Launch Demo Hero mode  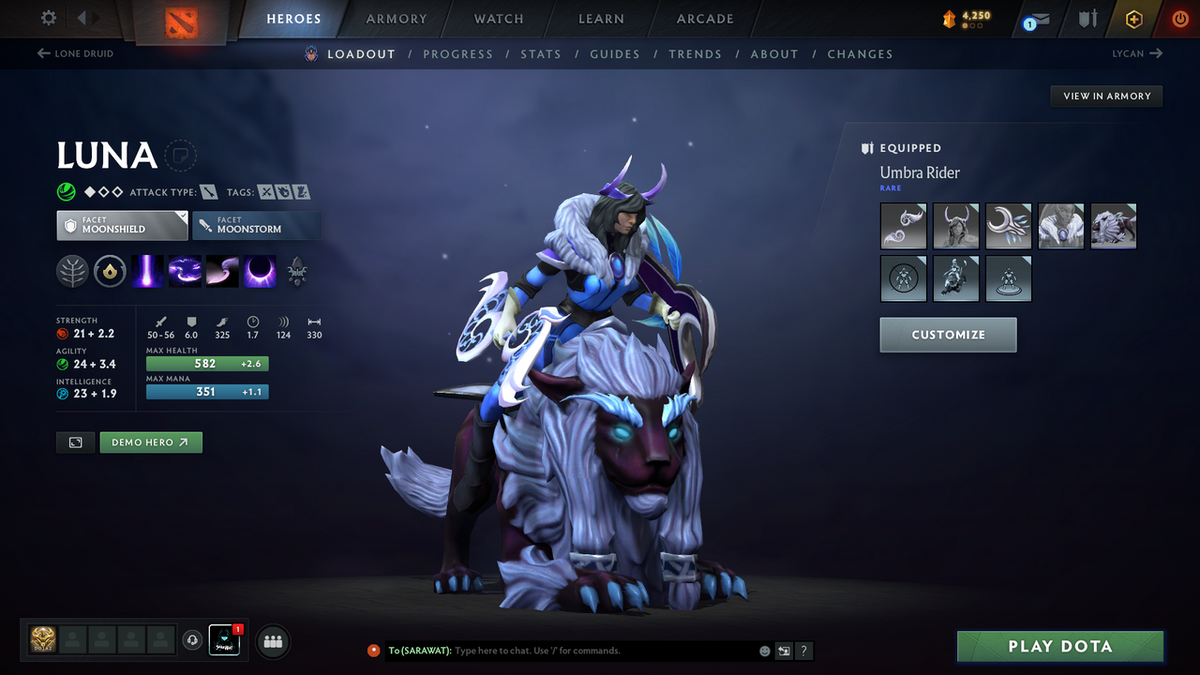pos(151,442)
